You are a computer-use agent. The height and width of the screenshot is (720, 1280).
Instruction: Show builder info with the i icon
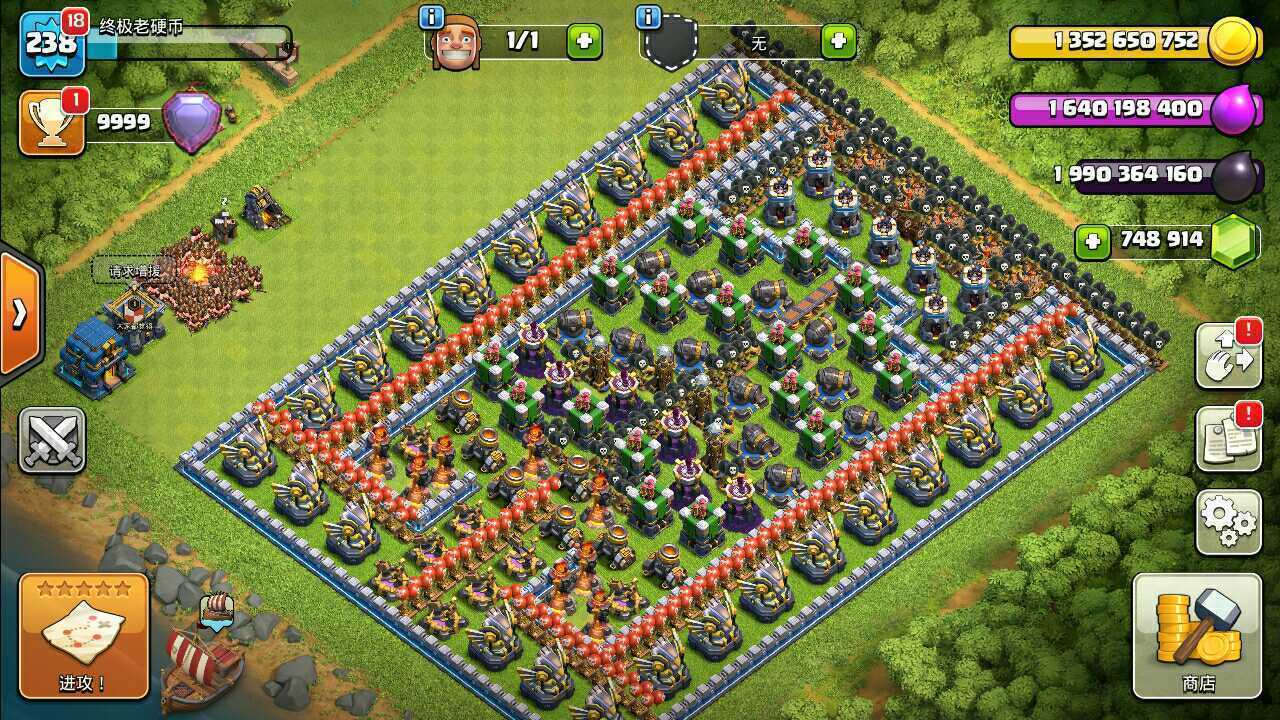(x=432, y=17)
